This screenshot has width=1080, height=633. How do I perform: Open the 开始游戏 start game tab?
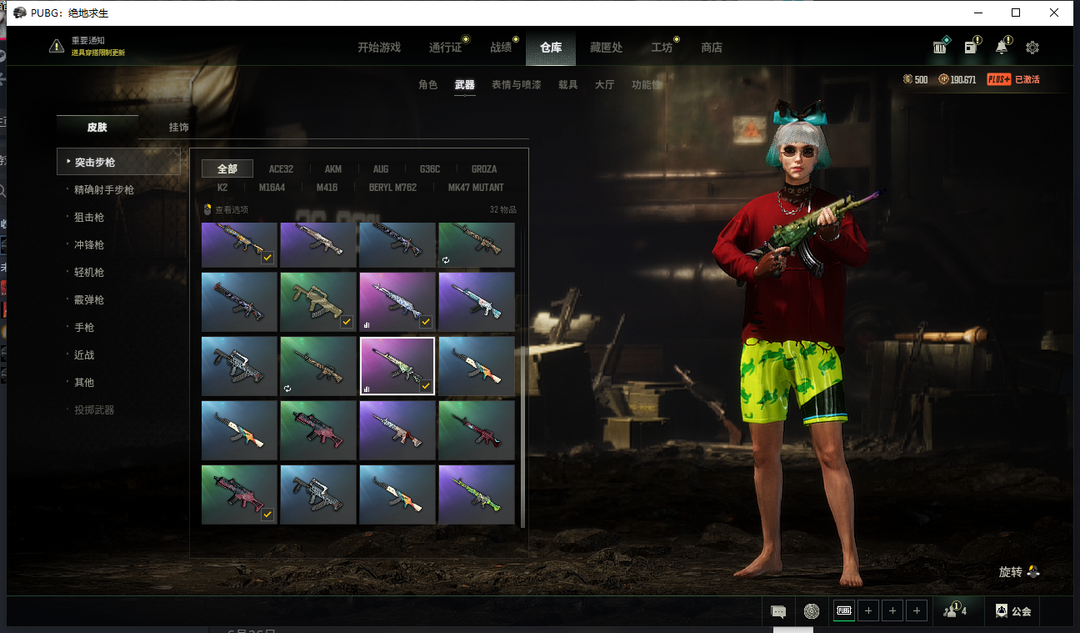point(379,48)
